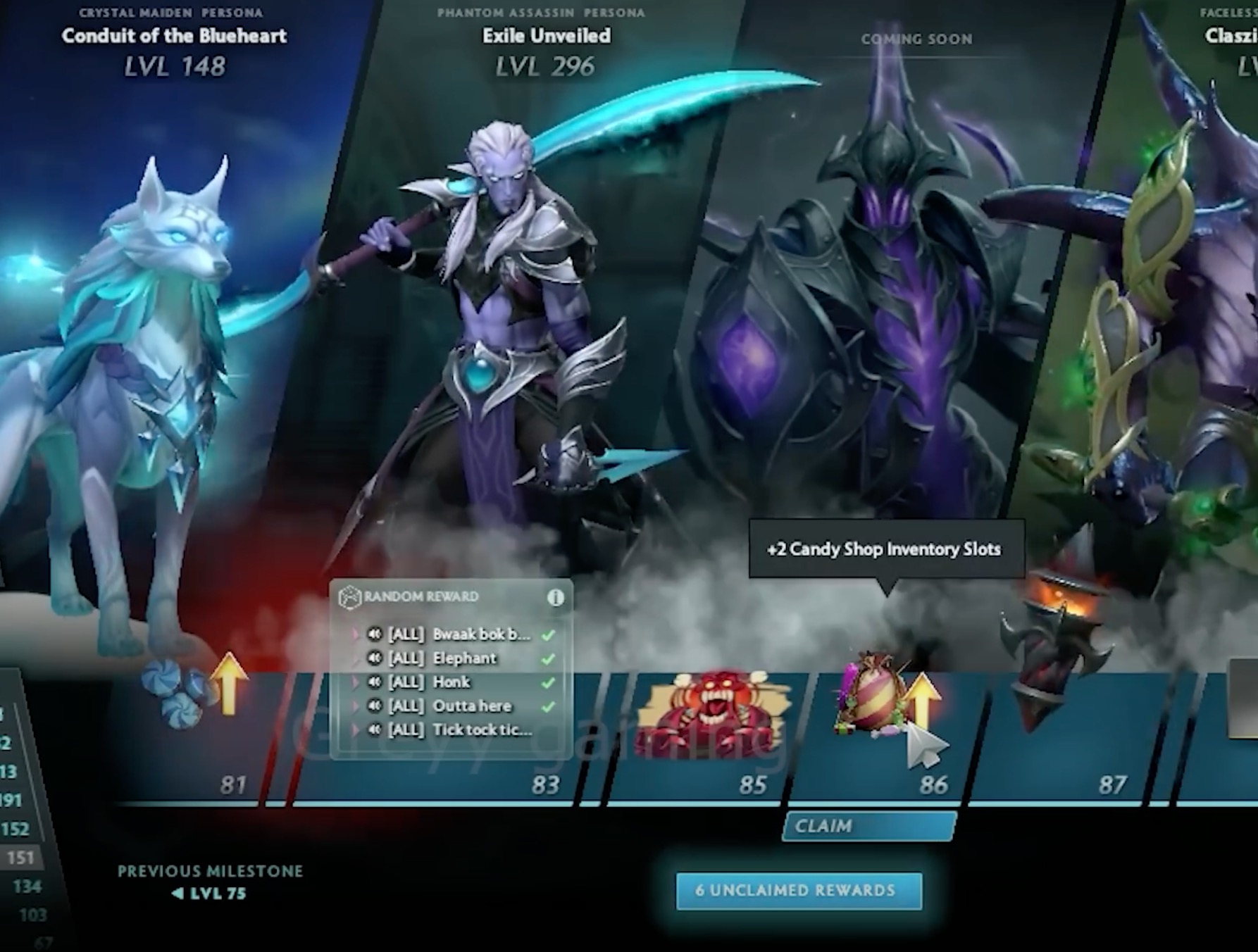This screenshot has width=1258, height=952.
Task: Open the Random Reward info icon
Action: pos(556,597)
